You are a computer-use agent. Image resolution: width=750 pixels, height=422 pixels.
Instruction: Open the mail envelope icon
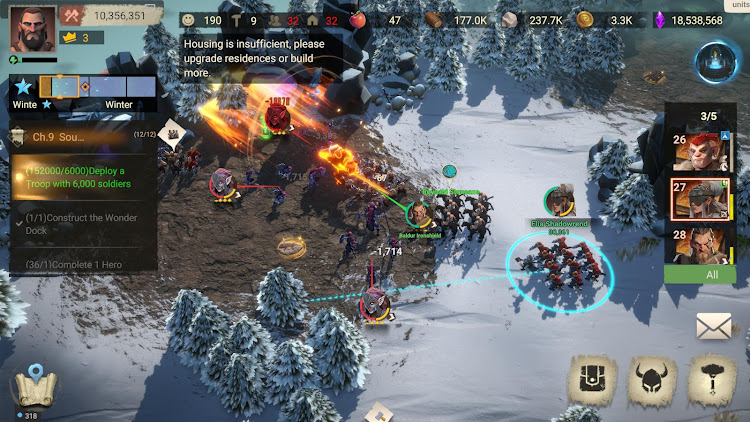pos(714,326)
